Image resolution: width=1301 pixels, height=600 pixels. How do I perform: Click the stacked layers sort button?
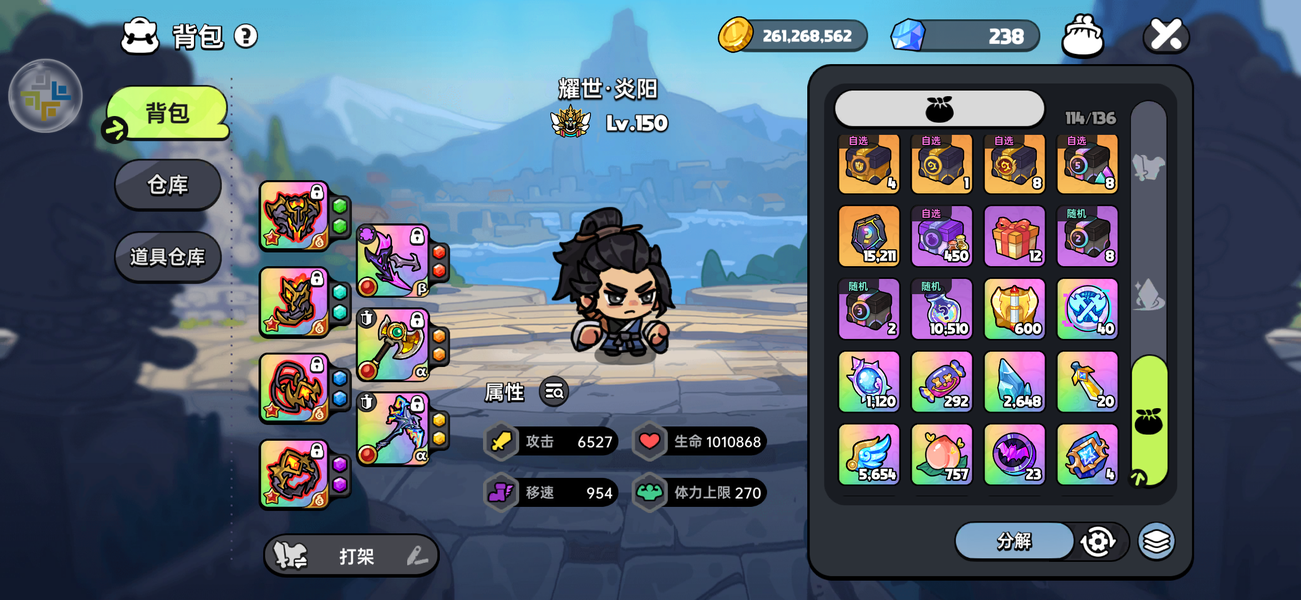click(1156, 541)
